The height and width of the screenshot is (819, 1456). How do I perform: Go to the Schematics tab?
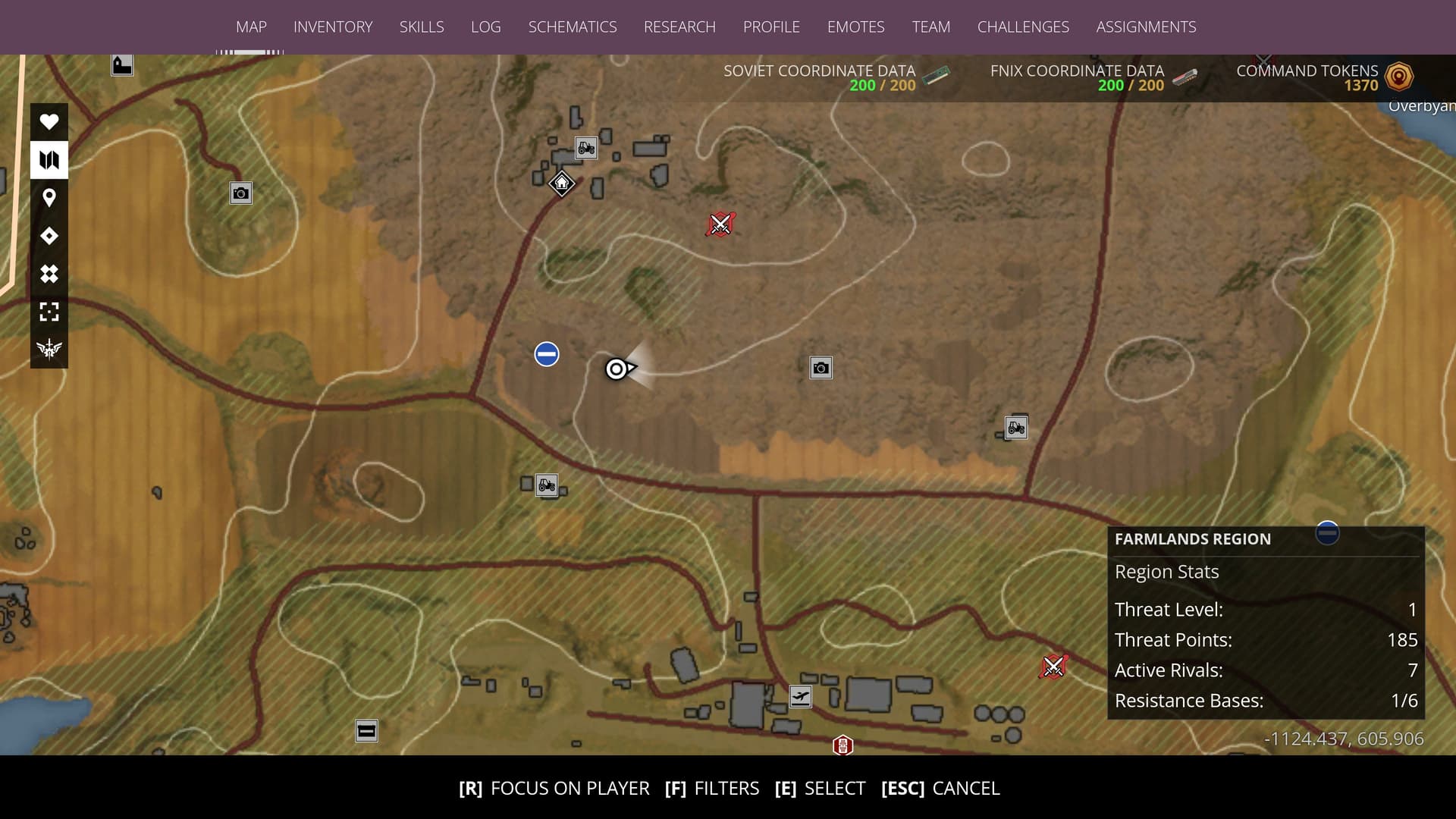click(x=573, y=27)
